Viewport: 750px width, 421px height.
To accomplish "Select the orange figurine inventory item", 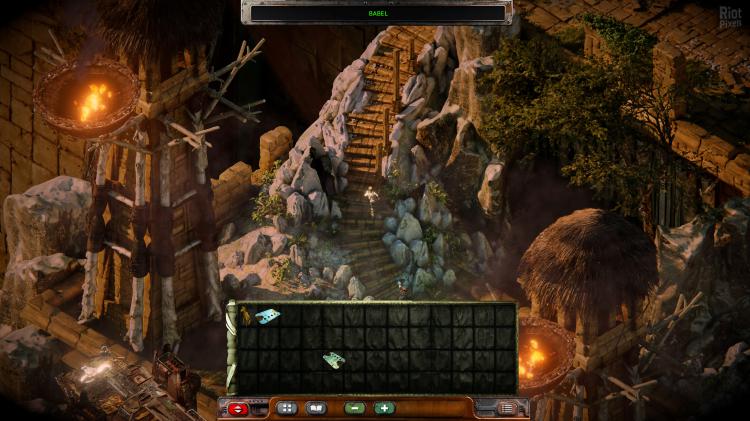I will click(245, 317).
